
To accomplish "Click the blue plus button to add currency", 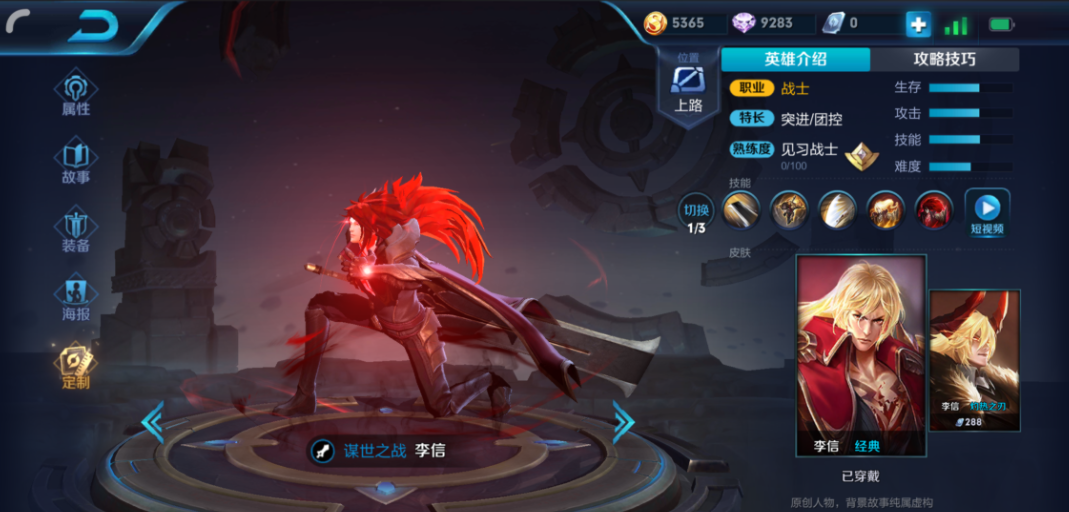I will tap(918, 24).
